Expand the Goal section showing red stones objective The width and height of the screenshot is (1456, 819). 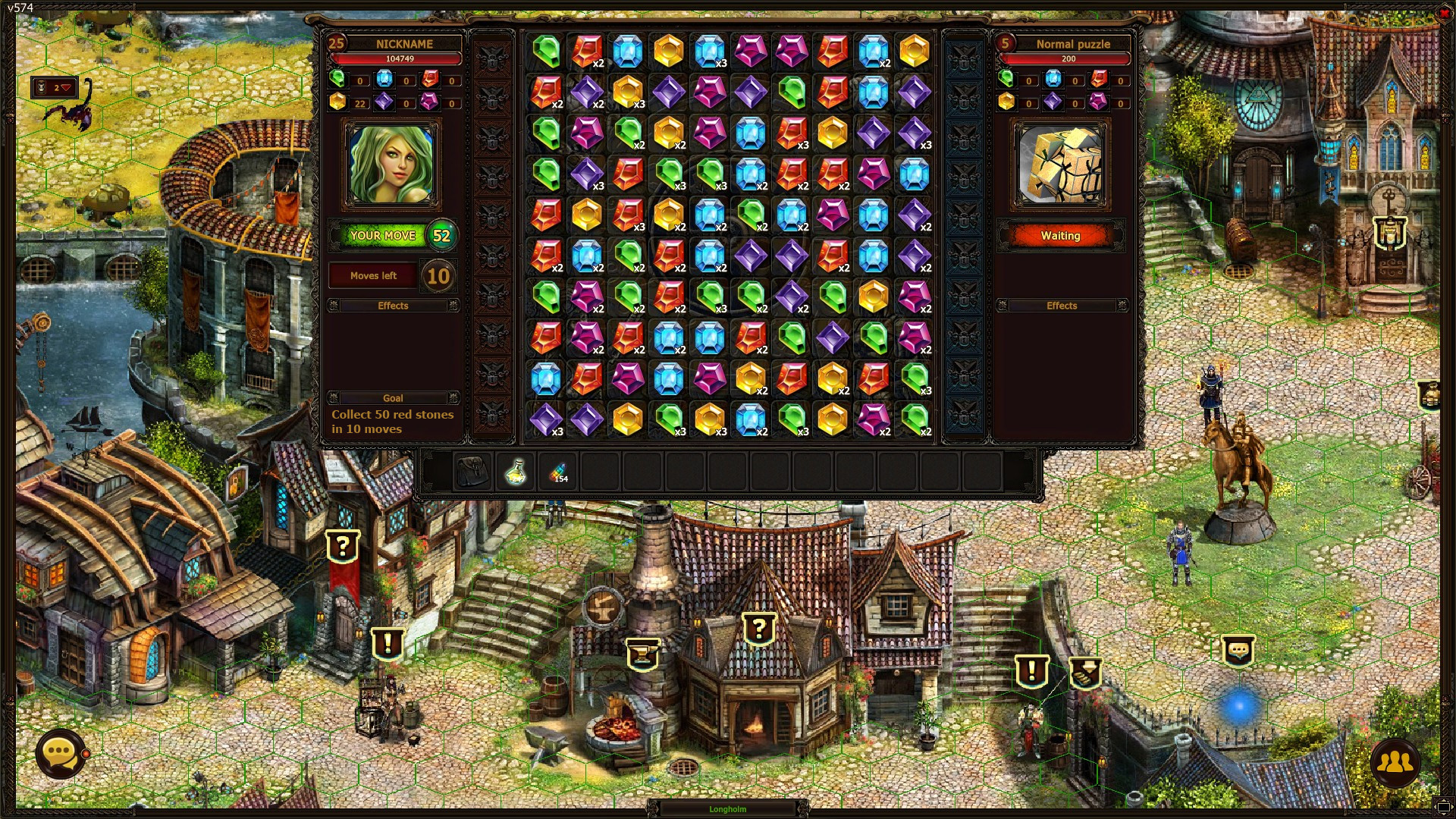(394, 398)
